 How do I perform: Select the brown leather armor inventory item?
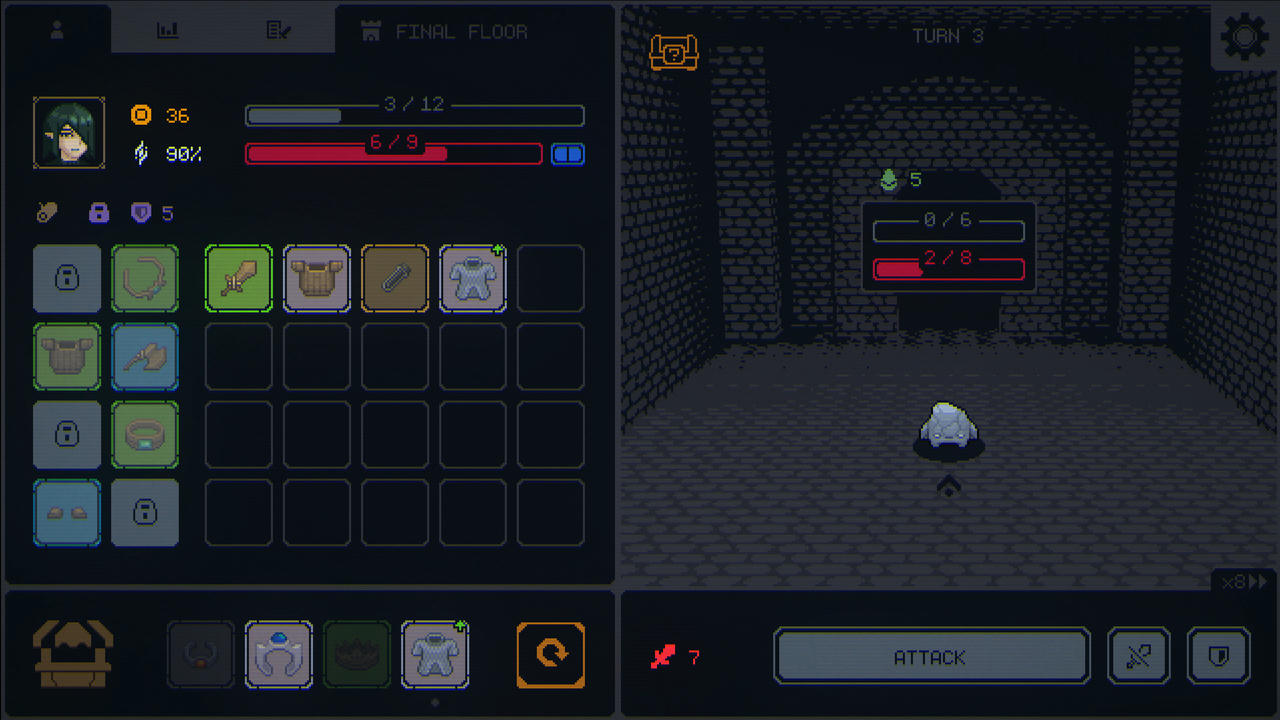tap(317, 279)
